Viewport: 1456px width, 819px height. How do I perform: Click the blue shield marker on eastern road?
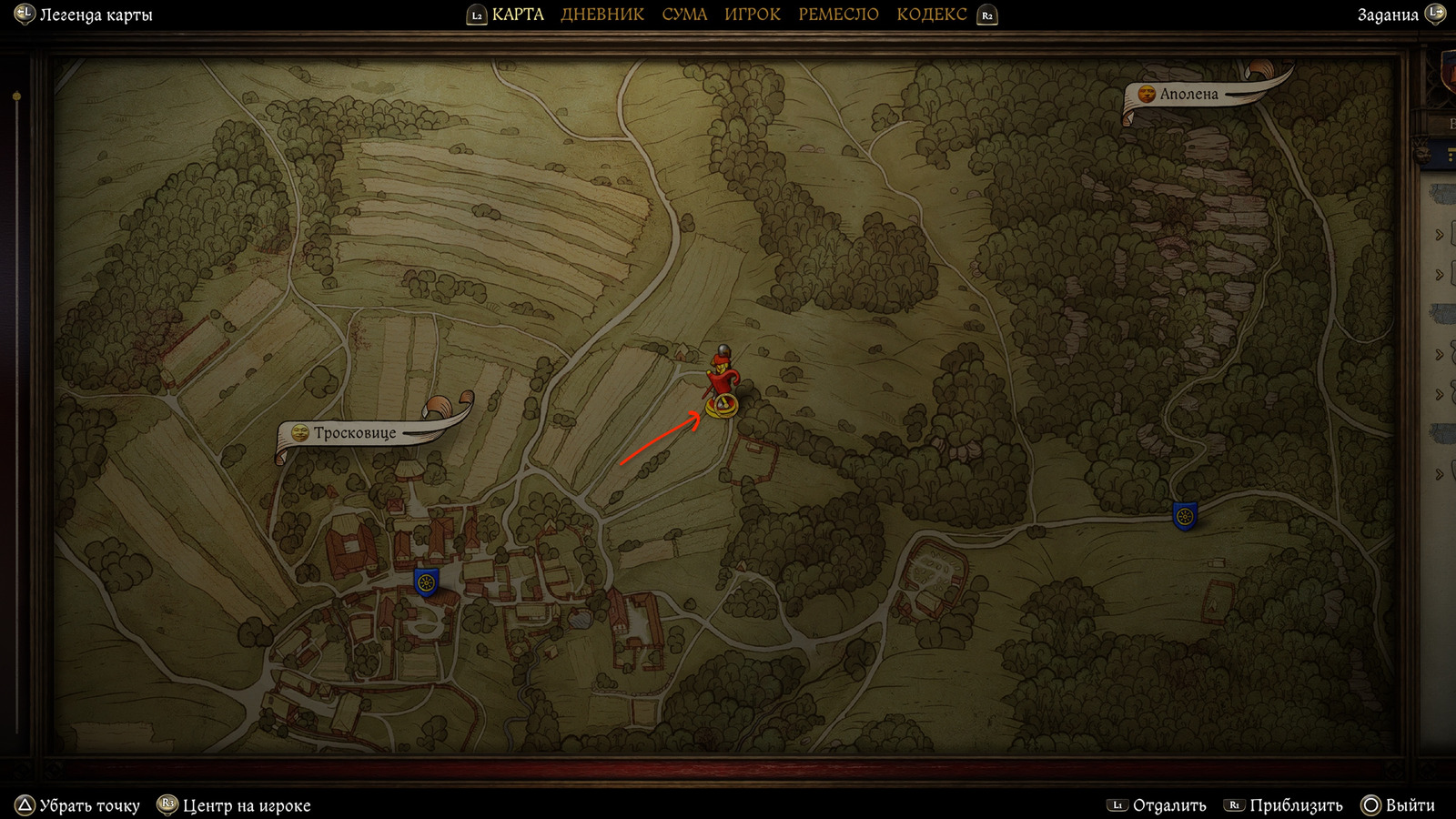[1184, 516]
